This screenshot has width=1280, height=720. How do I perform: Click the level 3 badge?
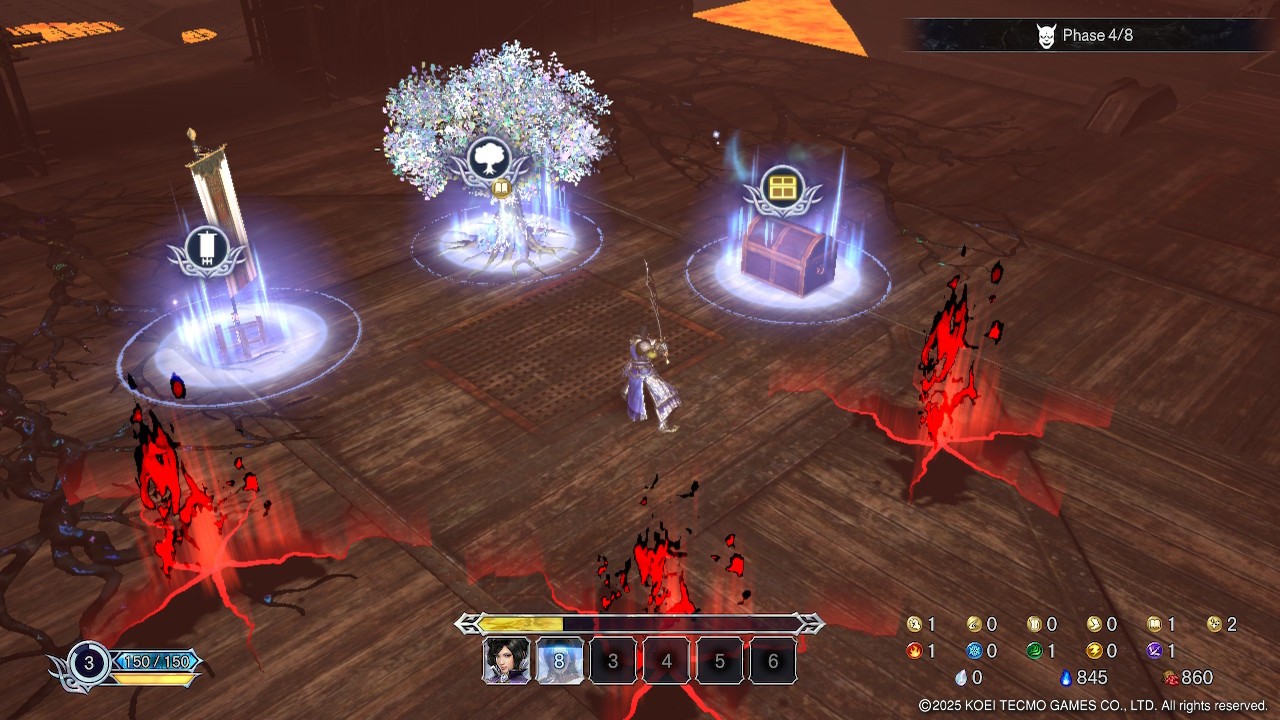coord(89,662)
